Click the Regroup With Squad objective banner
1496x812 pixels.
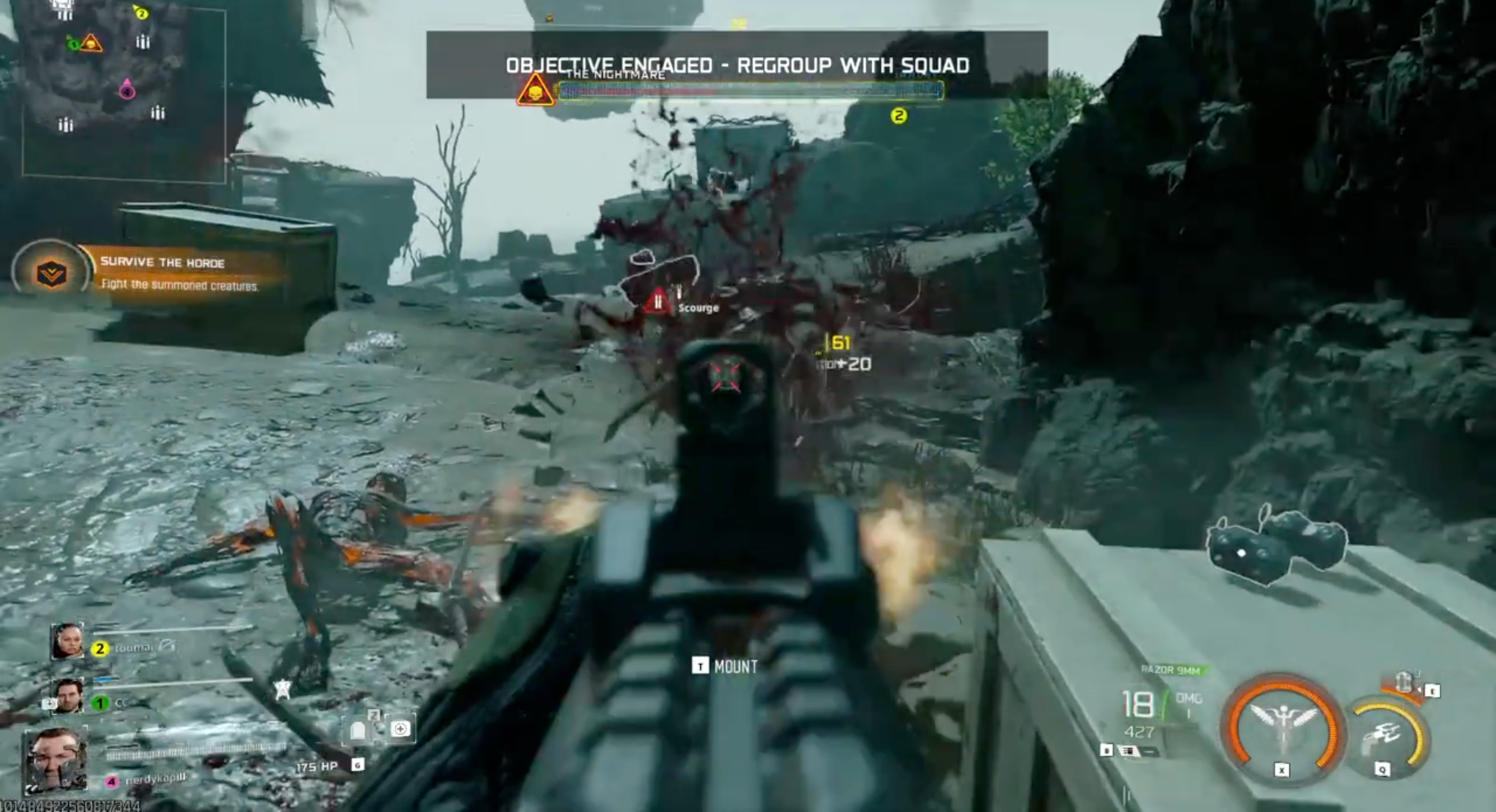737,66
